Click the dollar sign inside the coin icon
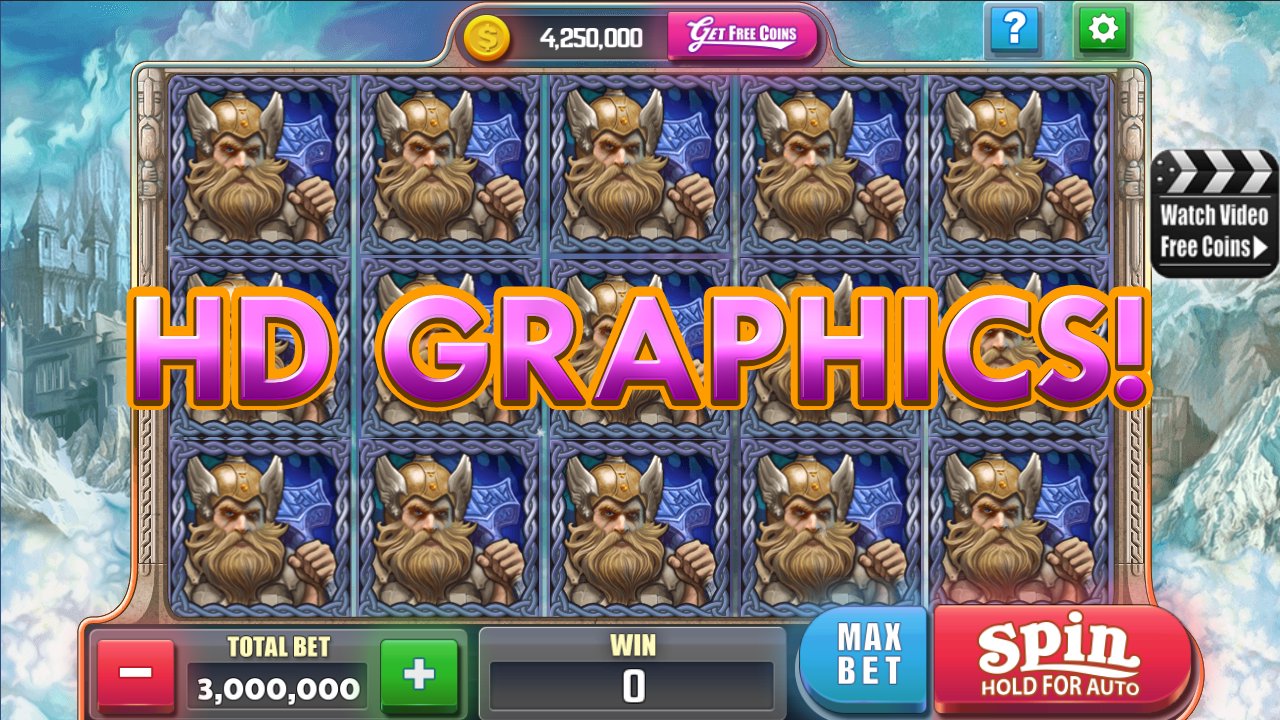The image size is (1280, 720). point(487,36)
